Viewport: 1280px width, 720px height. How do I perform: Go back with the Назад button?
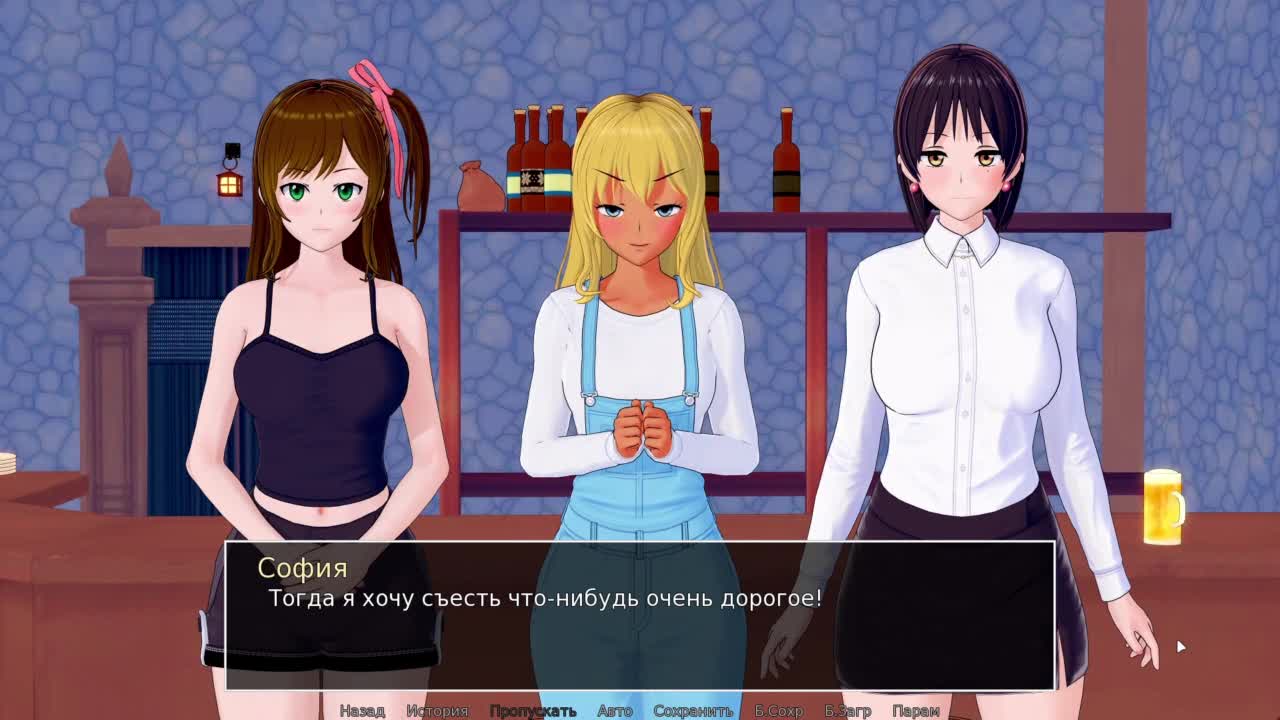(362, 711)
